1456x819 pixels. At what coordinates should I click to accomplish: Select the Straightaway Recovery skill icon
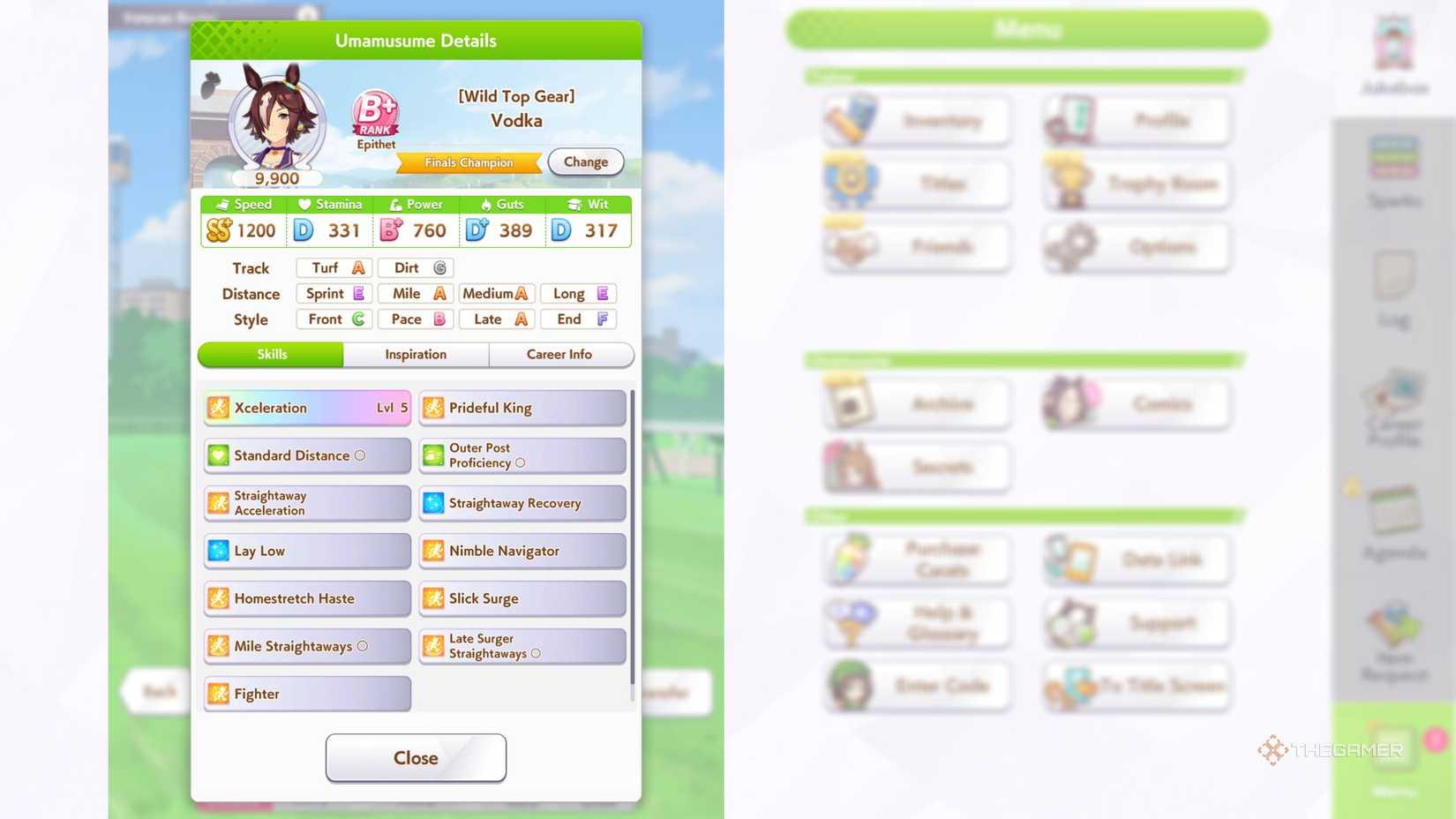[x=433, y=502]
